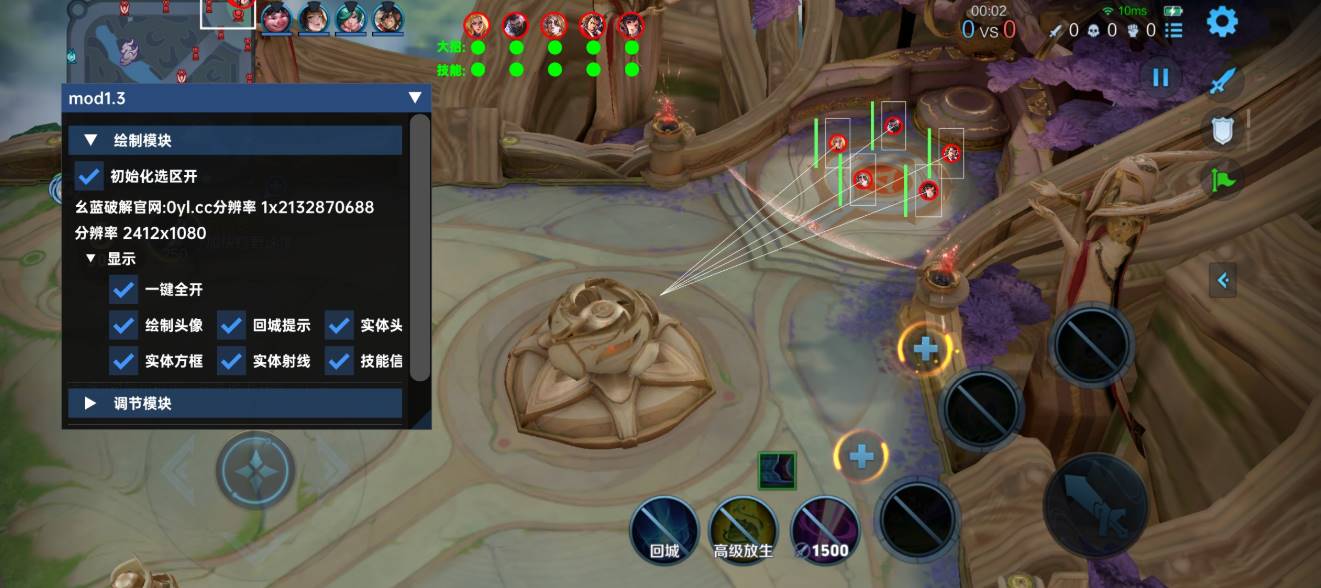The image size is (1321, 588).
Task: Collapse the mod1.3 overlay window
Action: 415,98
